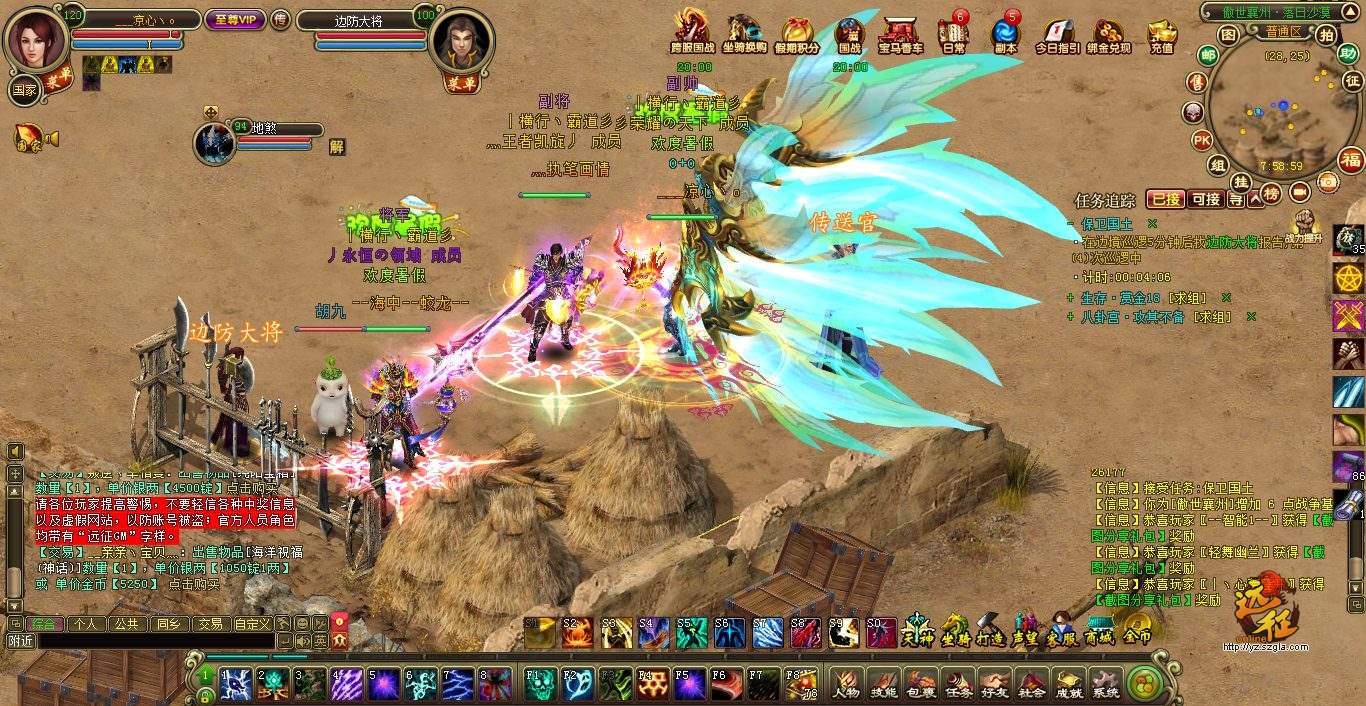Switch quest tracker to 可接 tab
The image size is (1366, 706).
1206,199
